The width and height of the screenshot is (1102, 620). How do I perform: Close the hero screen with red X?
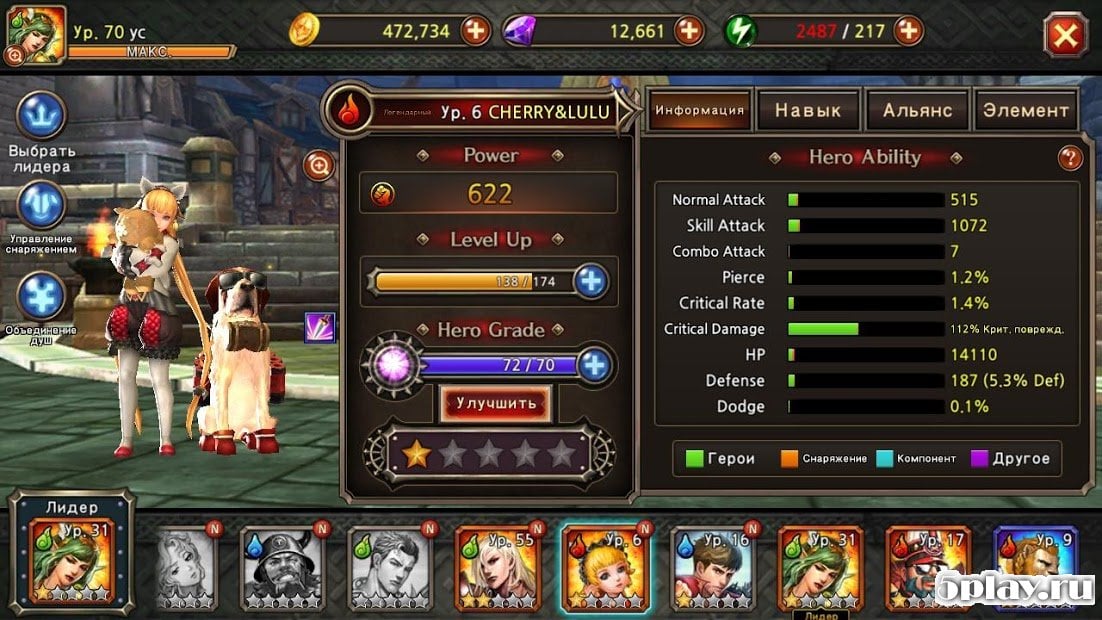point(1066,37)
